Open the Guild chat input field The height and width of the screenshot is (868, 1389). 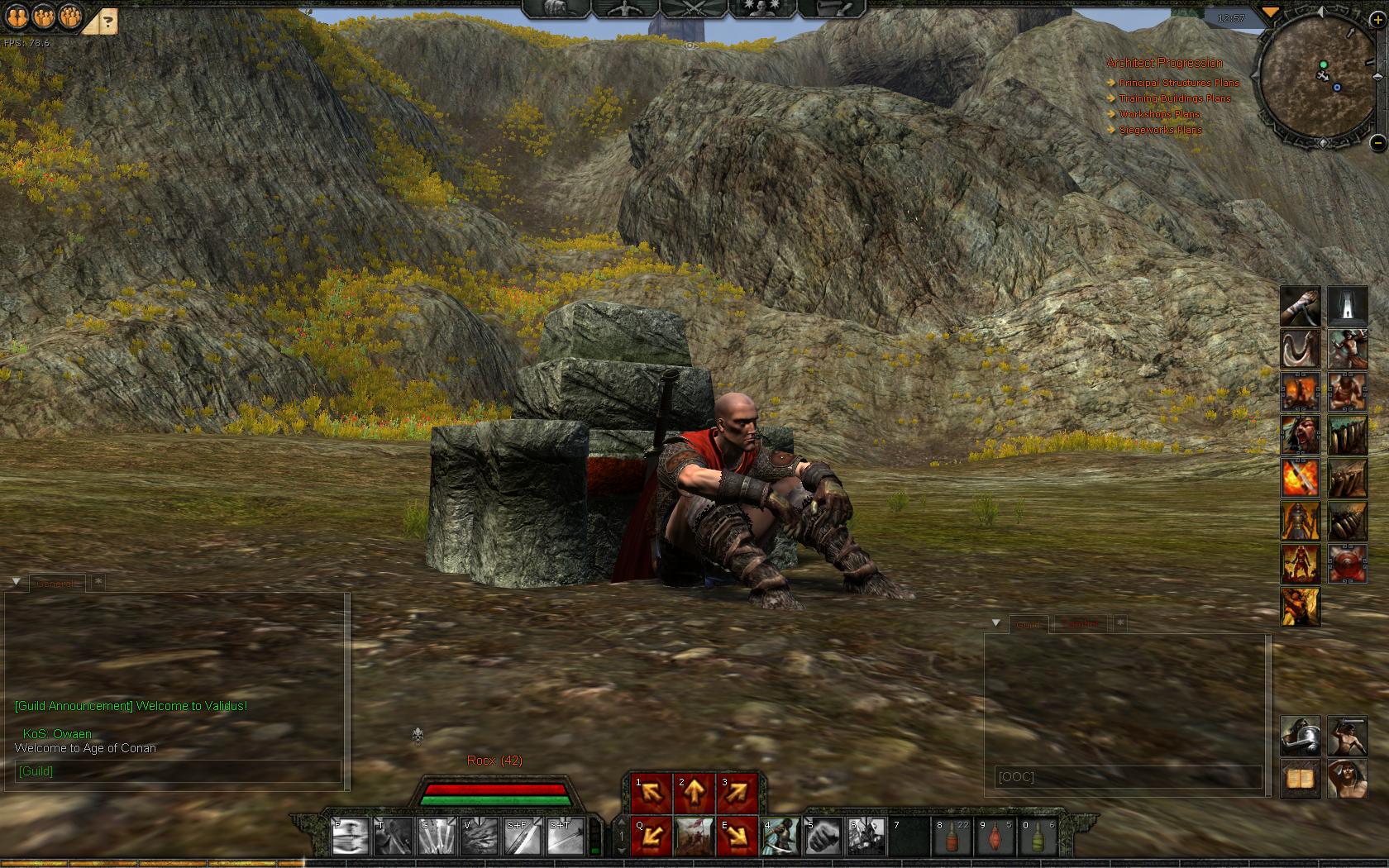coord(178,771)
